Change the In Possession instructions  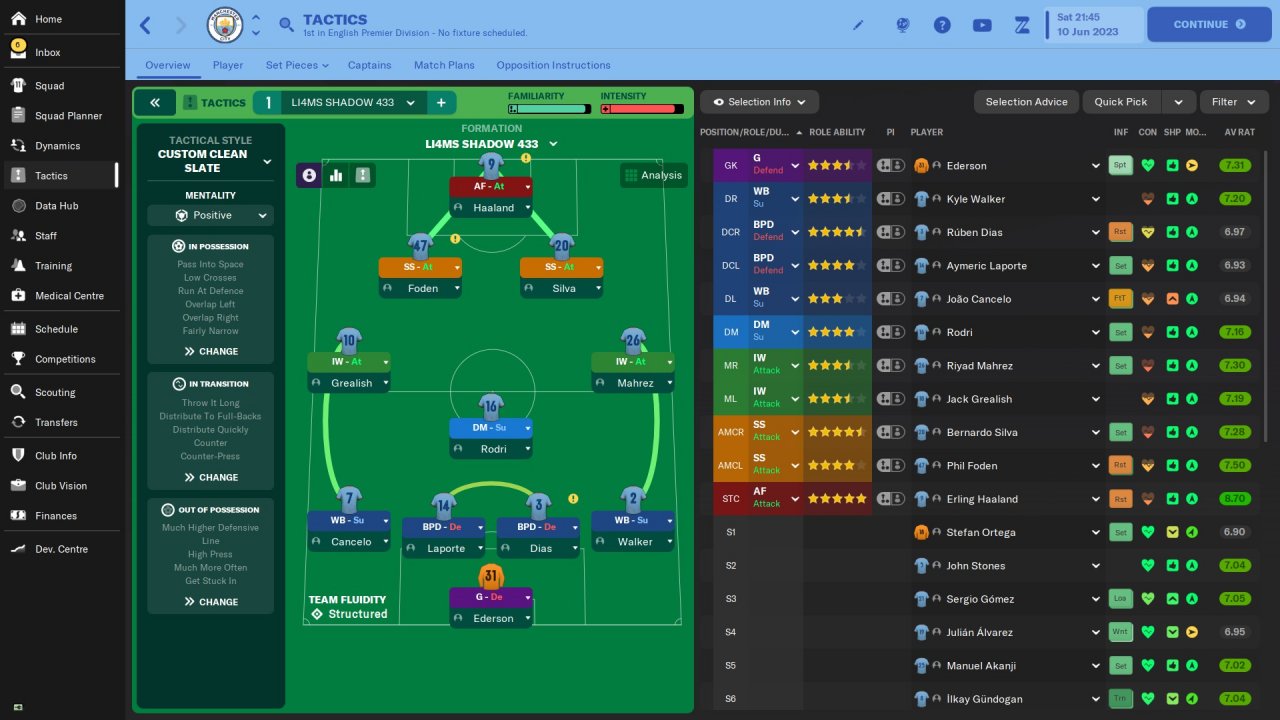[x=211, y=351]
